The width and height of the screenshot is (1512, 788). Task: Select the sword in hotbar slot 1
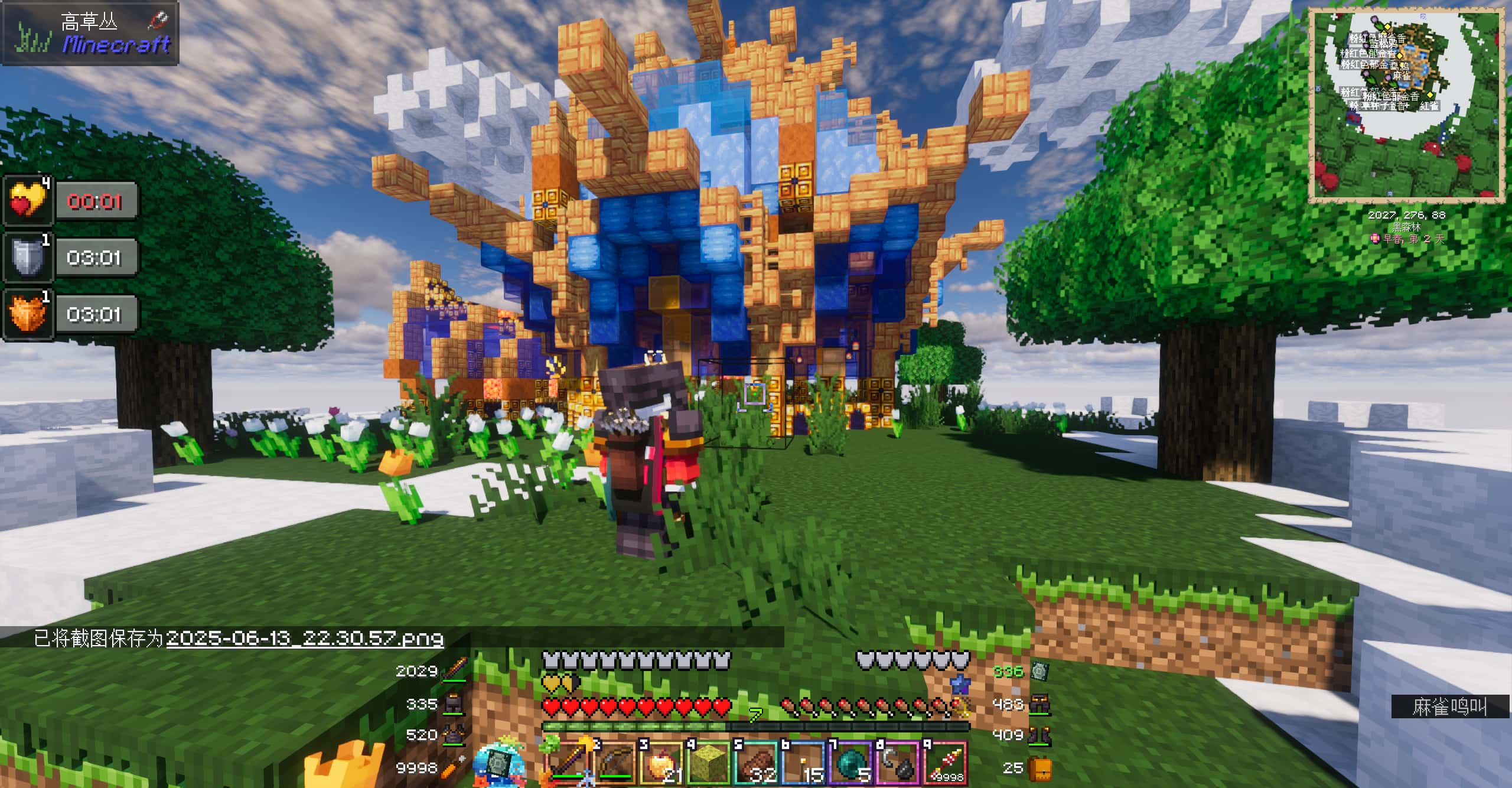[x=568, y=762]
